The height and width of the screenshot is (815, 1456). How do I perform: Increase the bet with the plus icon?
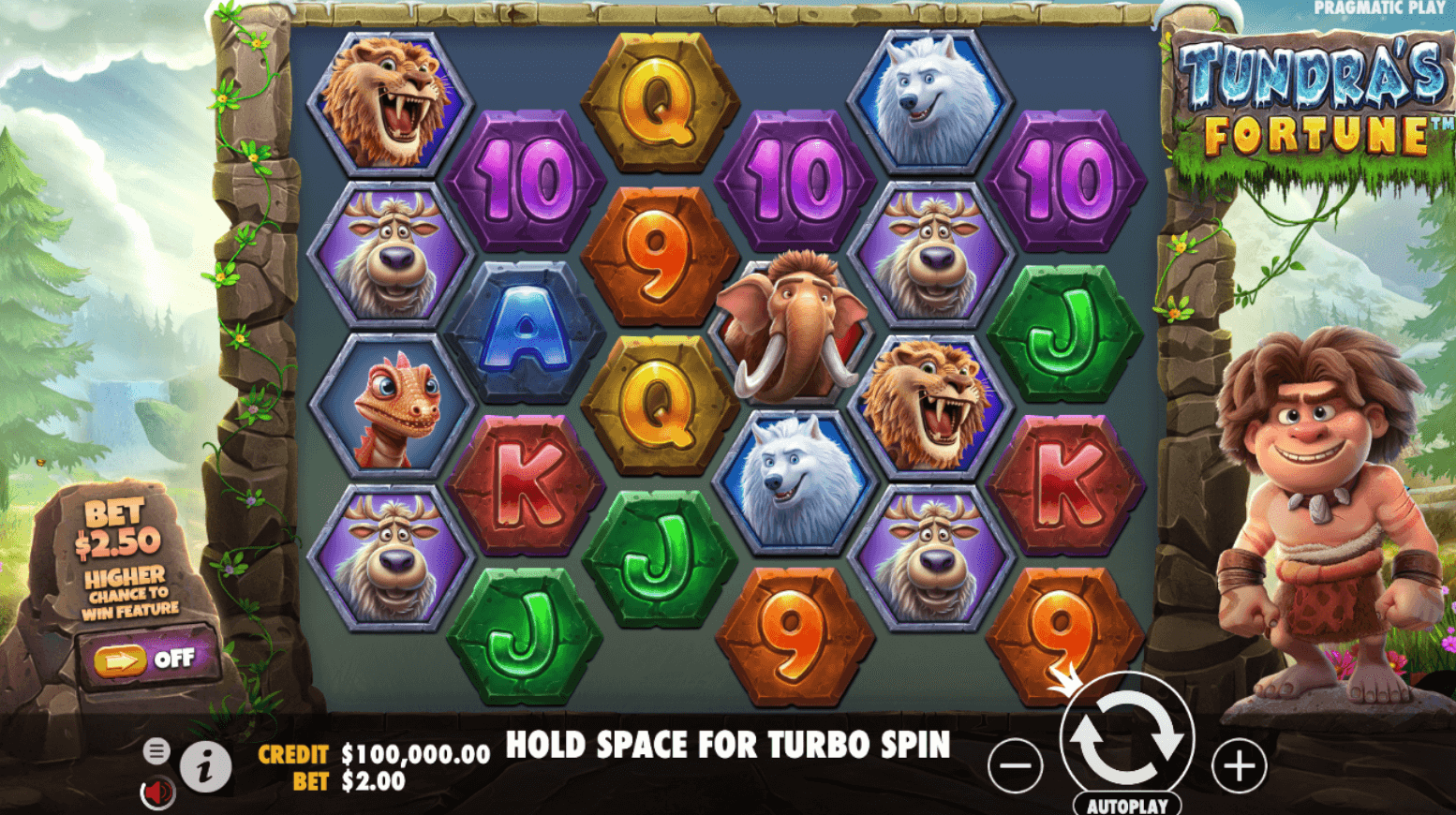point(1239,765)
